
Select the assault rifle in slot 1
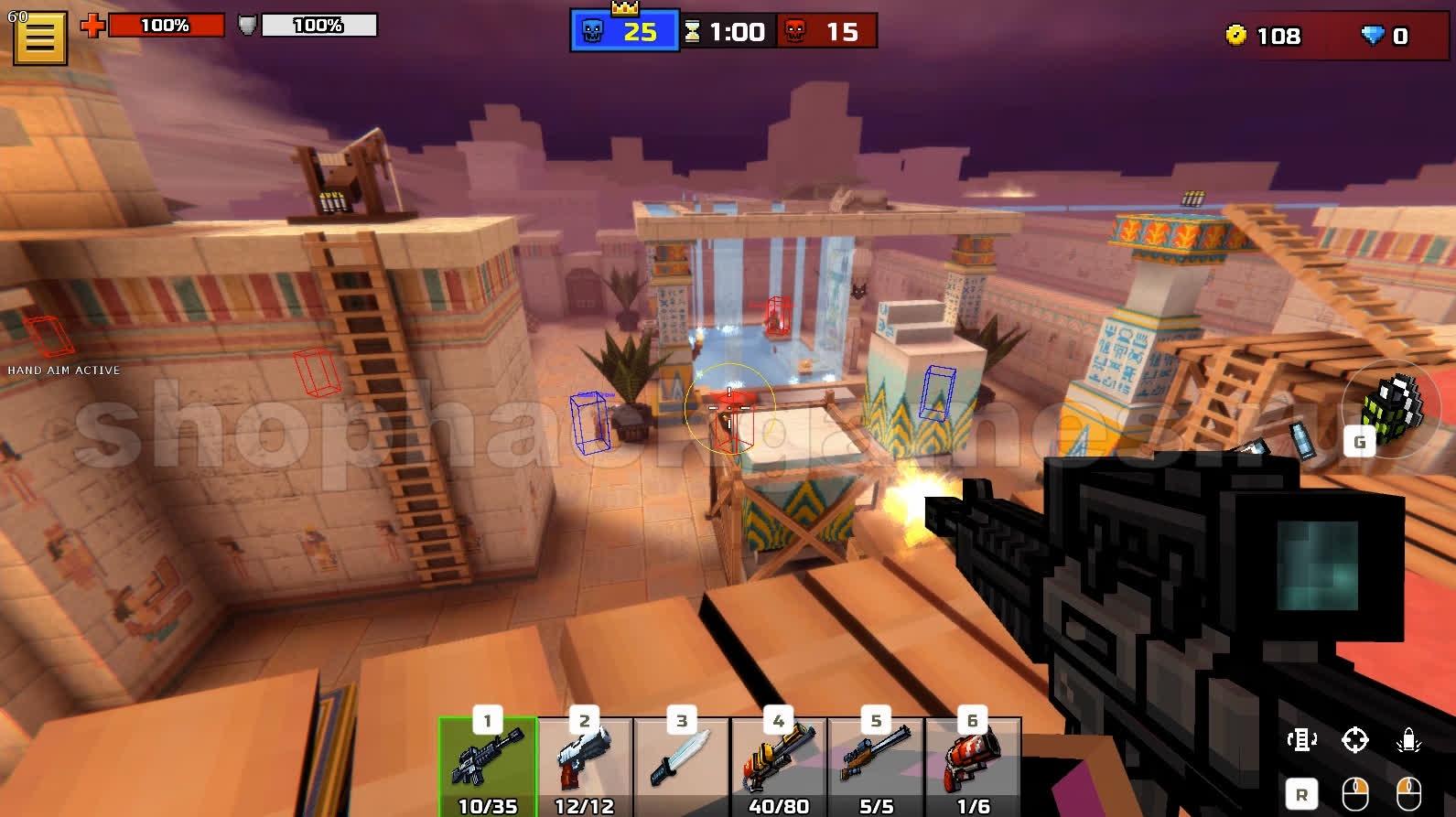[x=488, y=766]
